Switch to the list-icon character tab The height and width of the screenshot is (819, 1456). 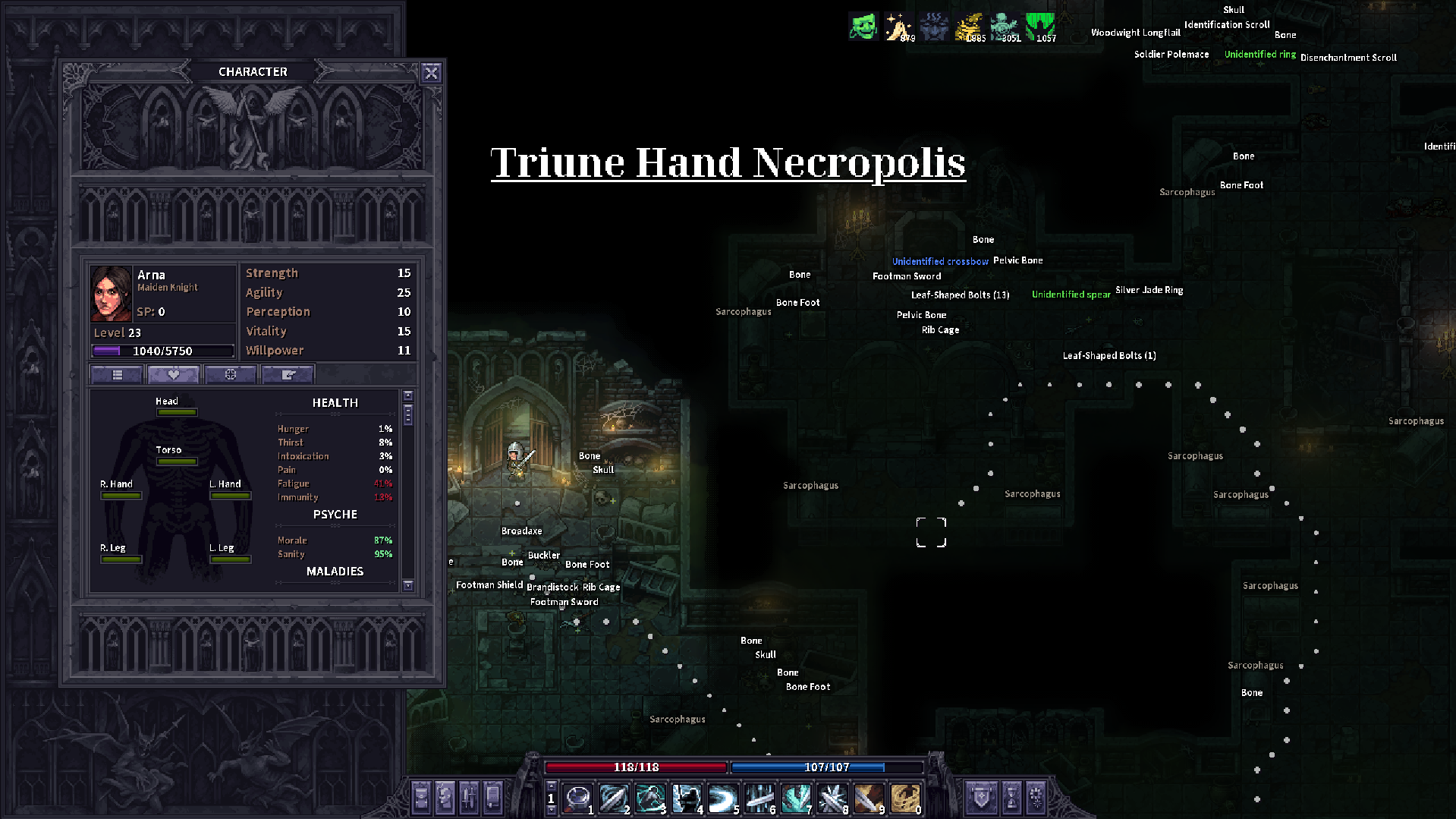(117, 374)
